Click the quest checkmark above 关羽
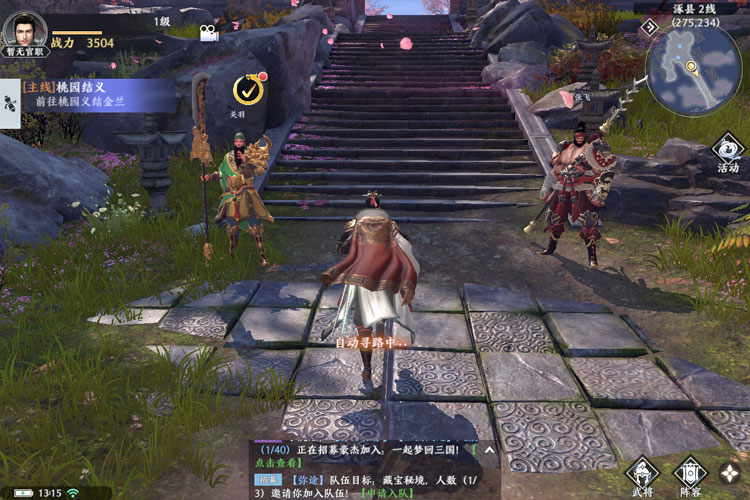The width and height of the screenshot is (750, 500). point(247,89)
